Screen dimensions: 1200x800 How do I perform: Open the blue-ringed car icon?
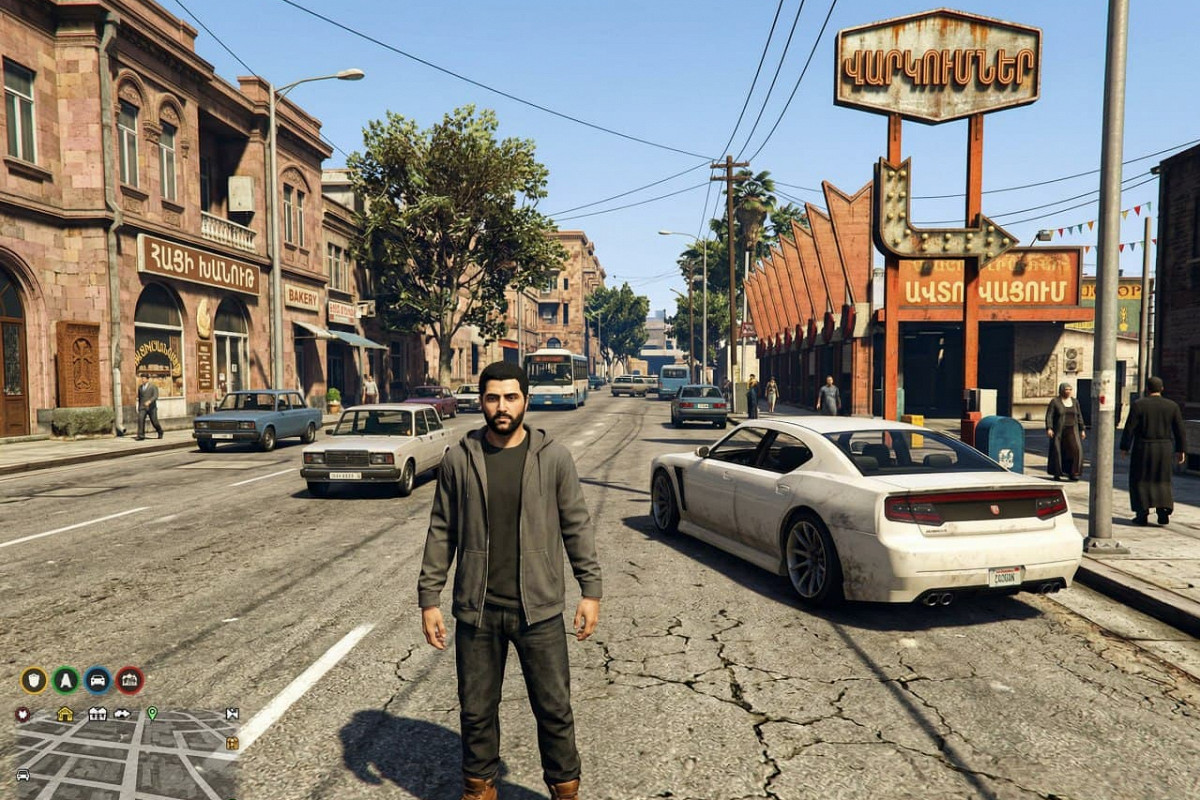click(x=98, y=680)
